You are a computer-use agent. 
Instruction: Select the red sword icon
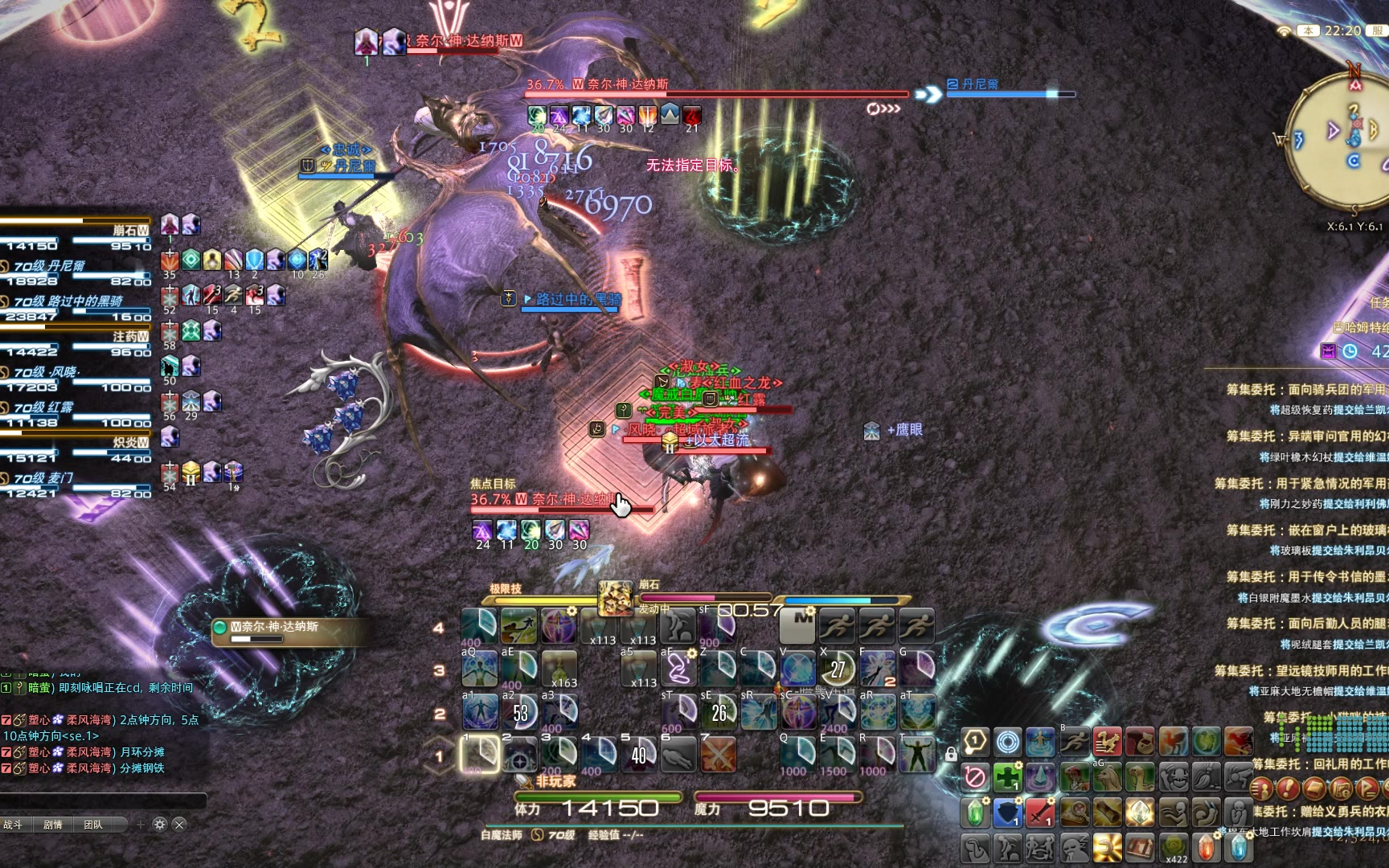pos(1039,813)
